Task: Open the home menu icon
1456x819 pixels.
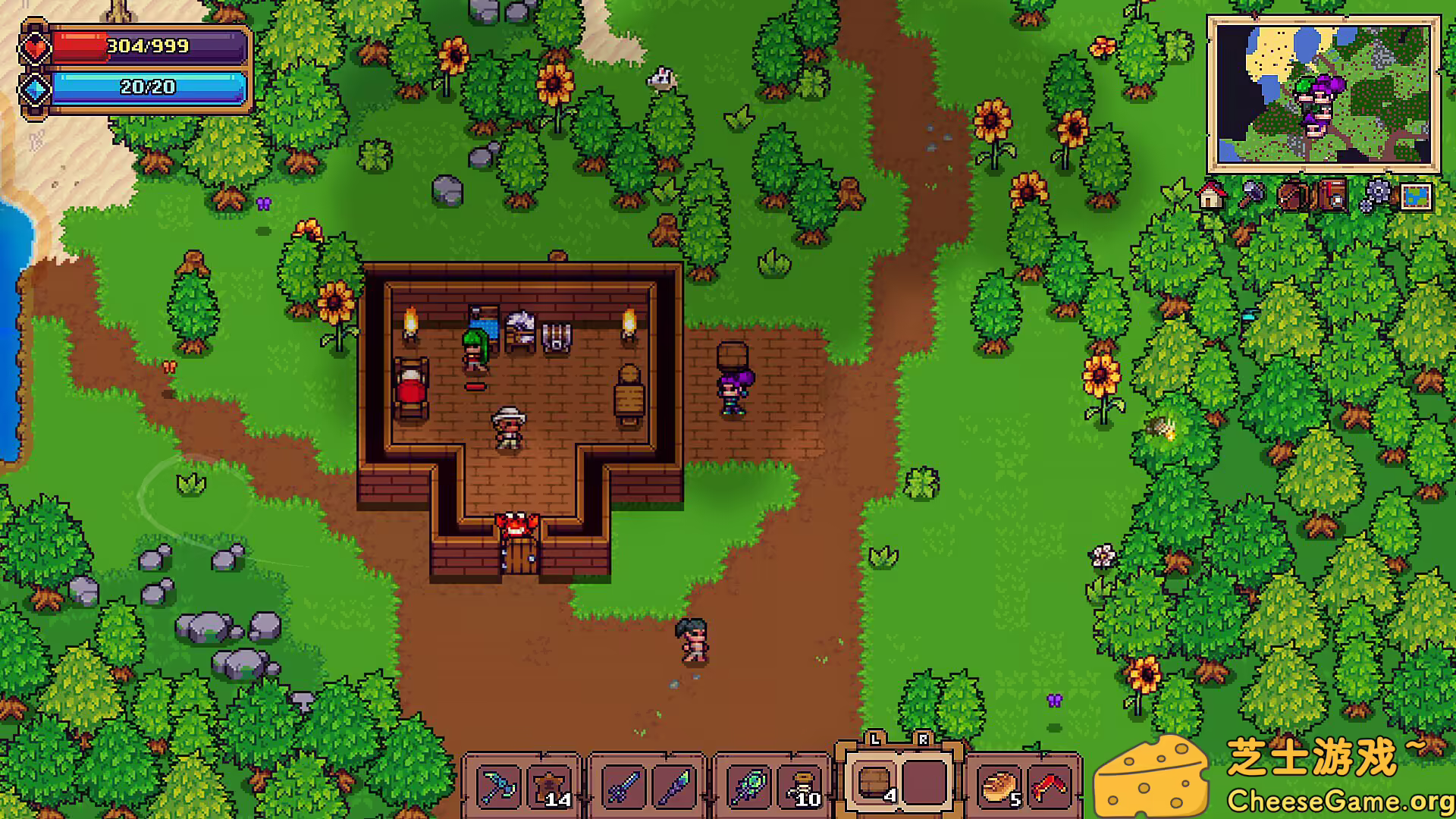Action: pyautogui.click(x=1210, y=196)
